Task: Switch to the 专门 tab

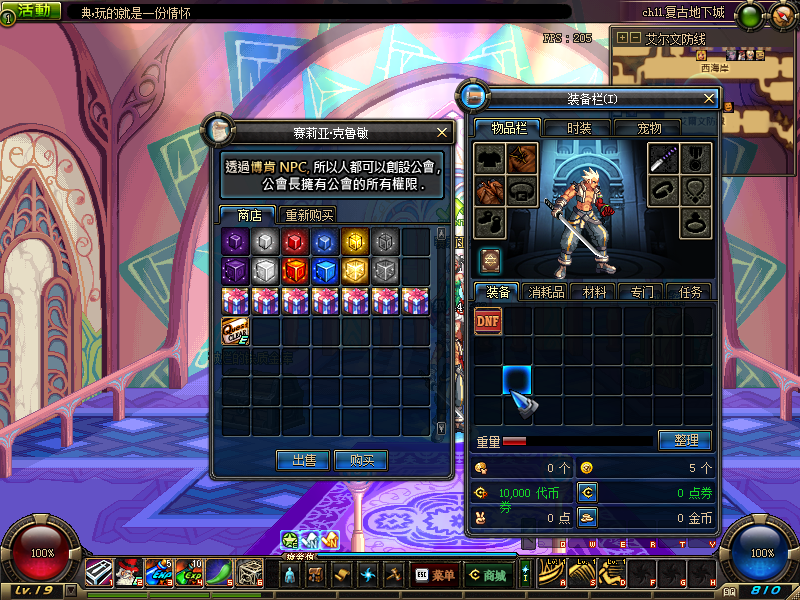Action: point(642,292)
